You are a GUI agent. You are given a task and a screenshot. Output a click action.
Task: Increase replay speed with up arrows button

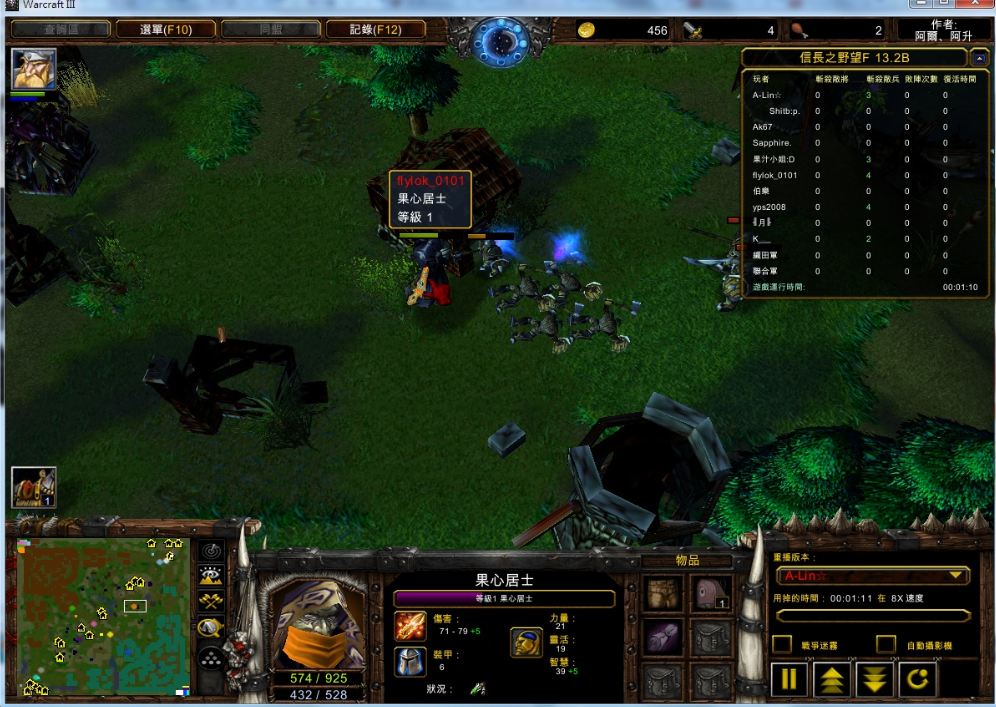click(x=833, y=681)
